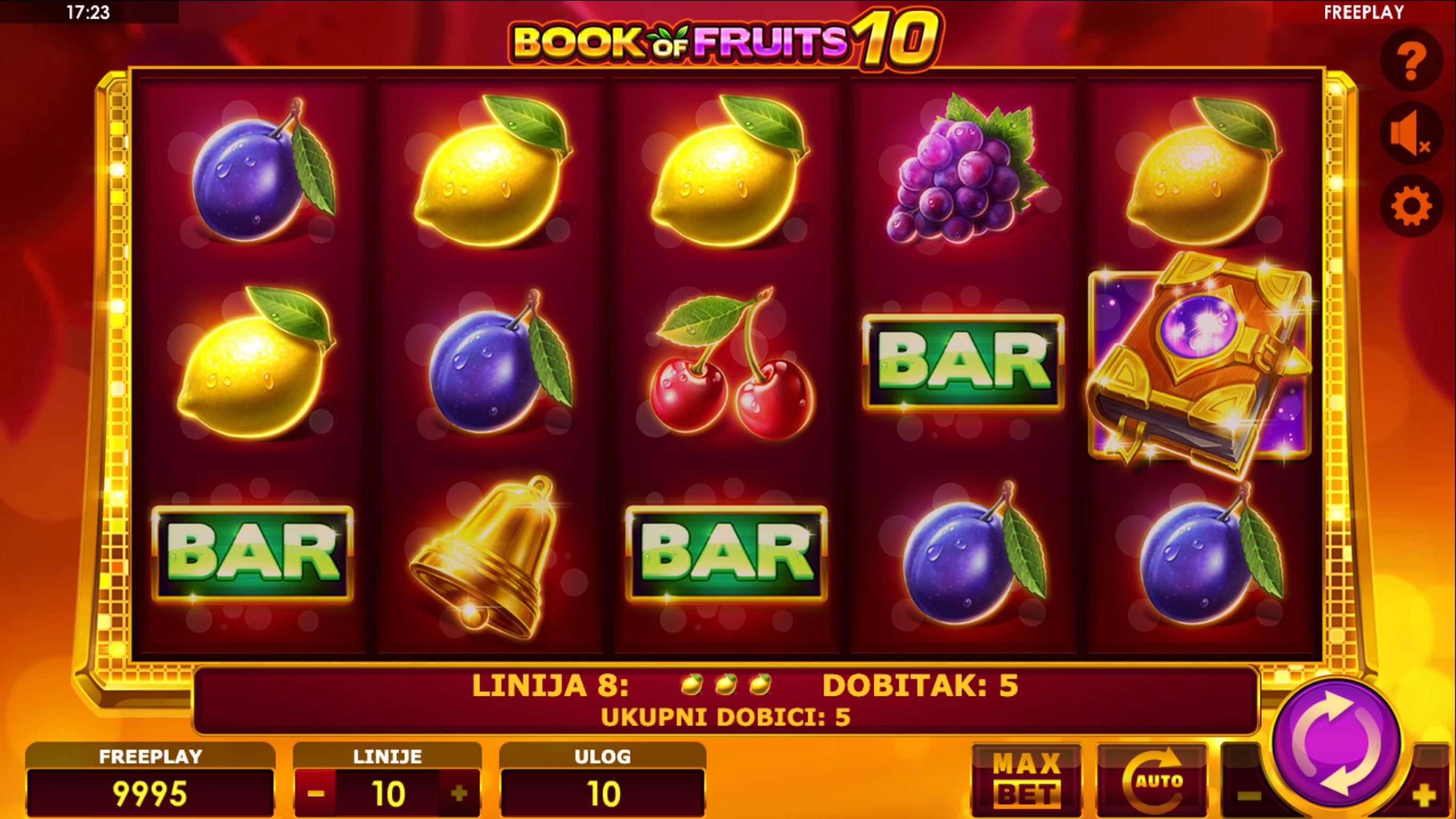Screen dimensions: 1456x819
Task: Start Auto spin mode
Action: click(x=1152, y=781)
